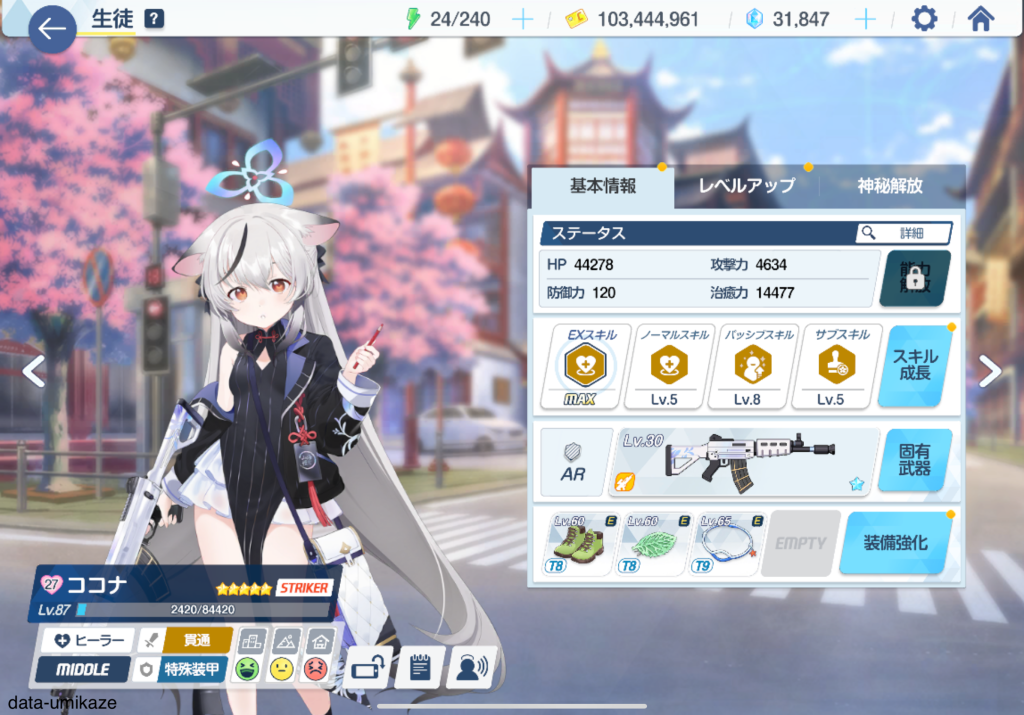The height and width of the screenshot is (715, 1024).
Task: Open the 神秘解放 tab
Action: coord(890,186)
